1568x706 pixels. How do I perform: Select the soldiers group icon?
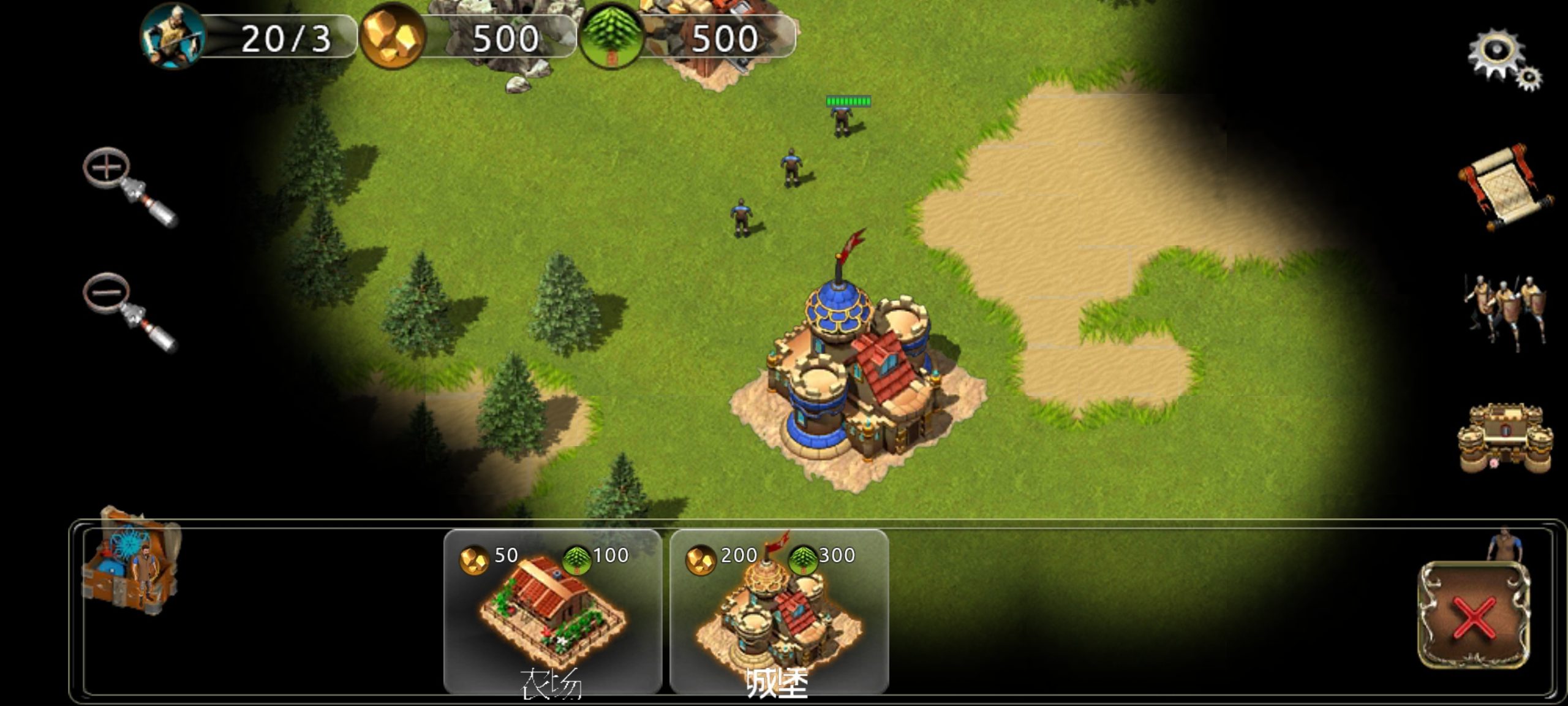coord(1504,313)
